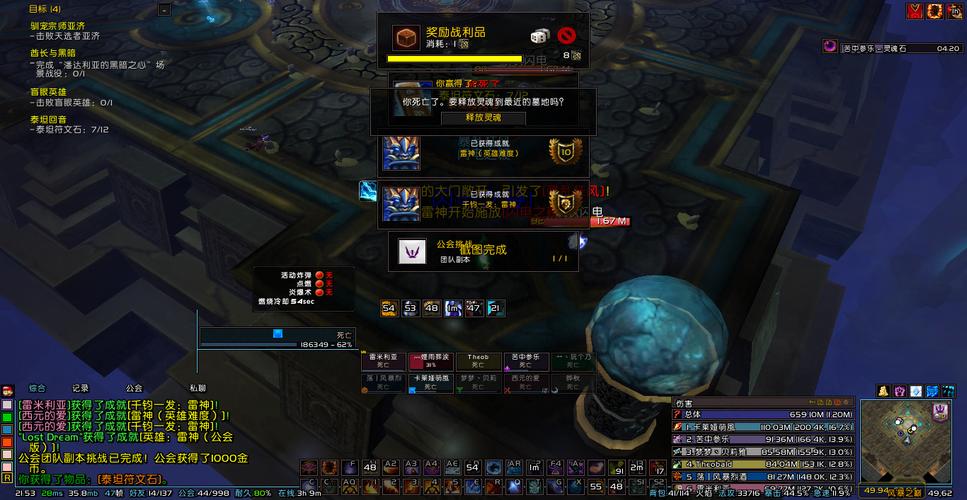Viewport: 967px width, 500px height.
Task: Switch to the 记录 chat tab
Action: [x=81, y=388]
